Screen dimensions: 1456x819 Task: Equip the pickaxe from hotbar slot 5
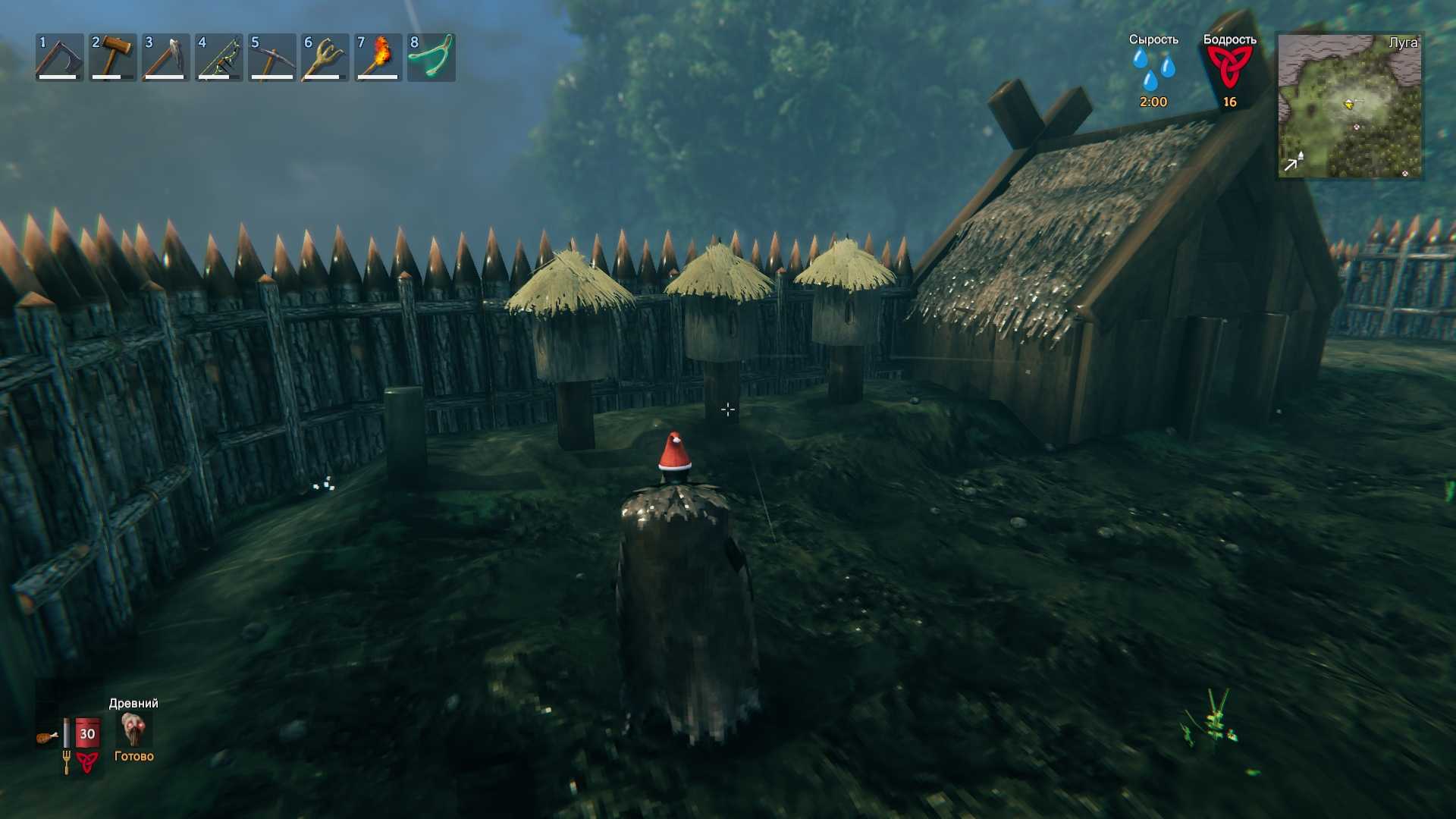271,58
